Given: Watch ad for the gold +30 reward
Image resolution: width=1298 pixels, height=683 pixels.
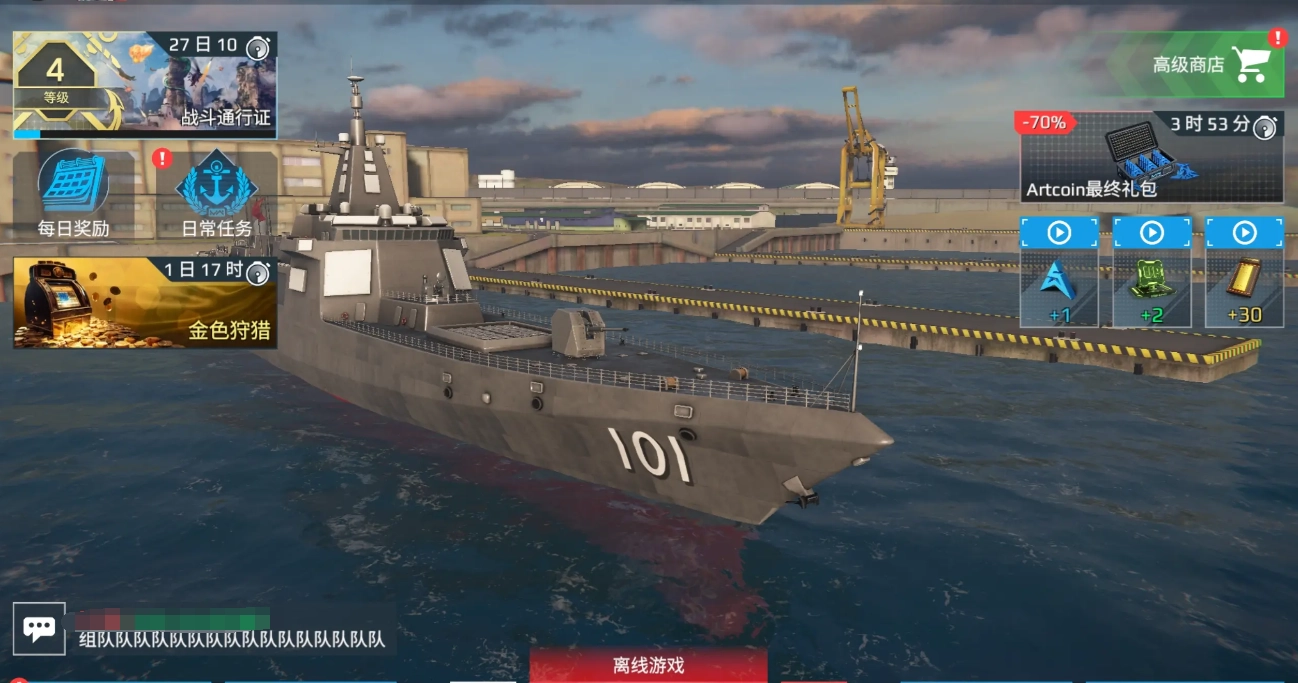Looking at the screenshot, I should tap(1244, 272).
